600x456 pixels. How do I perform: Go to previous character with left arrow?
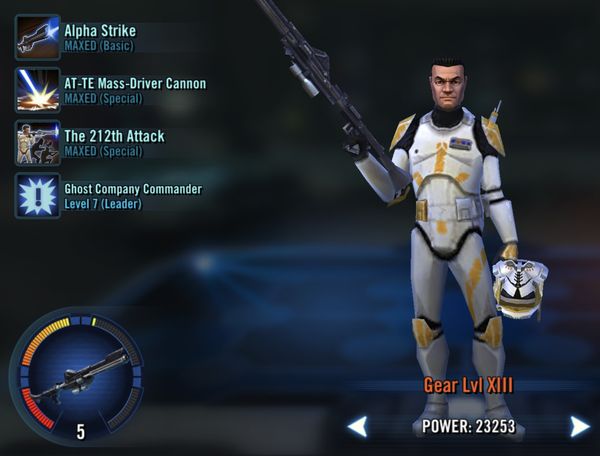coord(358,427)
